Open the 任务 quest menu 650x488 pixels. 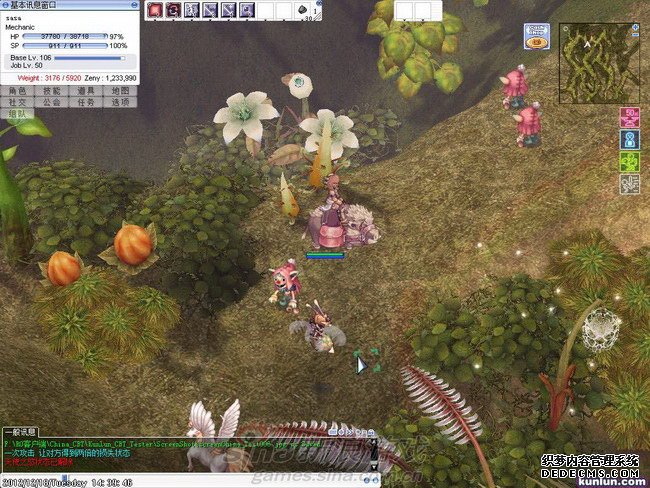click(x=87, y=102)
